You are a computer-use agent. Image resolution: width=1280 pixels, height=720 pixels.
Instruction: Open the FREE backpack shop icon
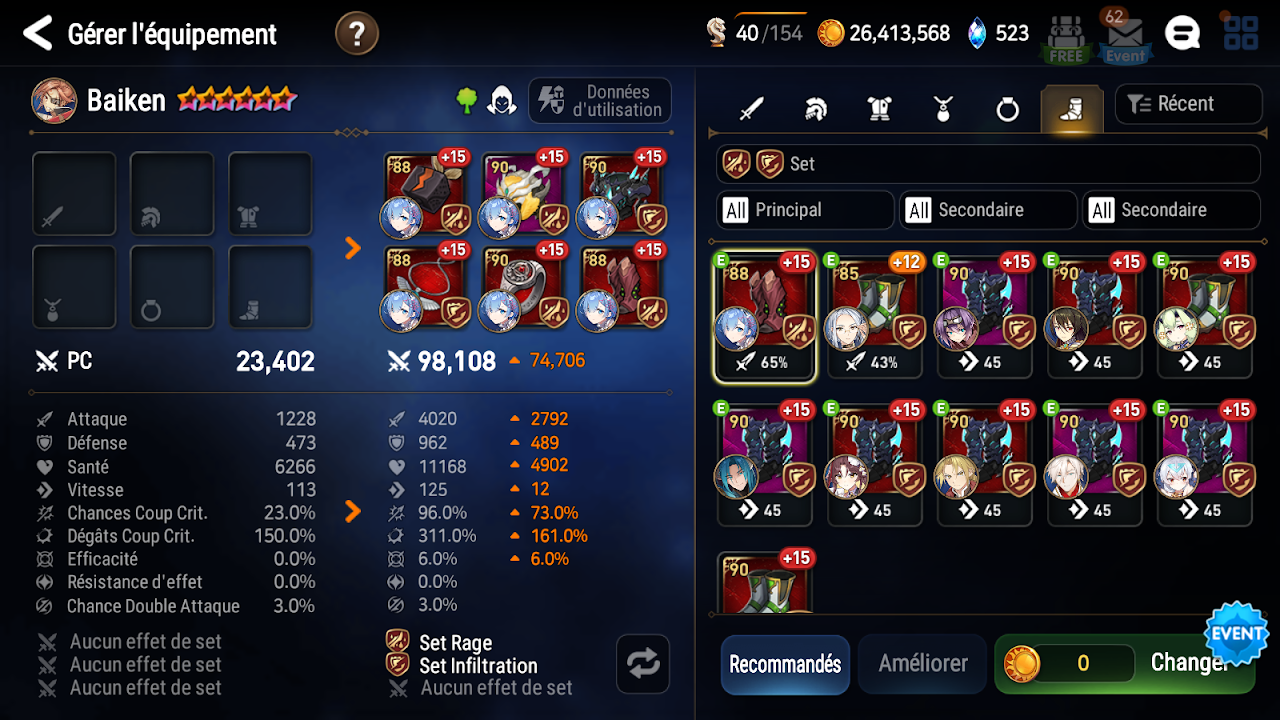1065,35
